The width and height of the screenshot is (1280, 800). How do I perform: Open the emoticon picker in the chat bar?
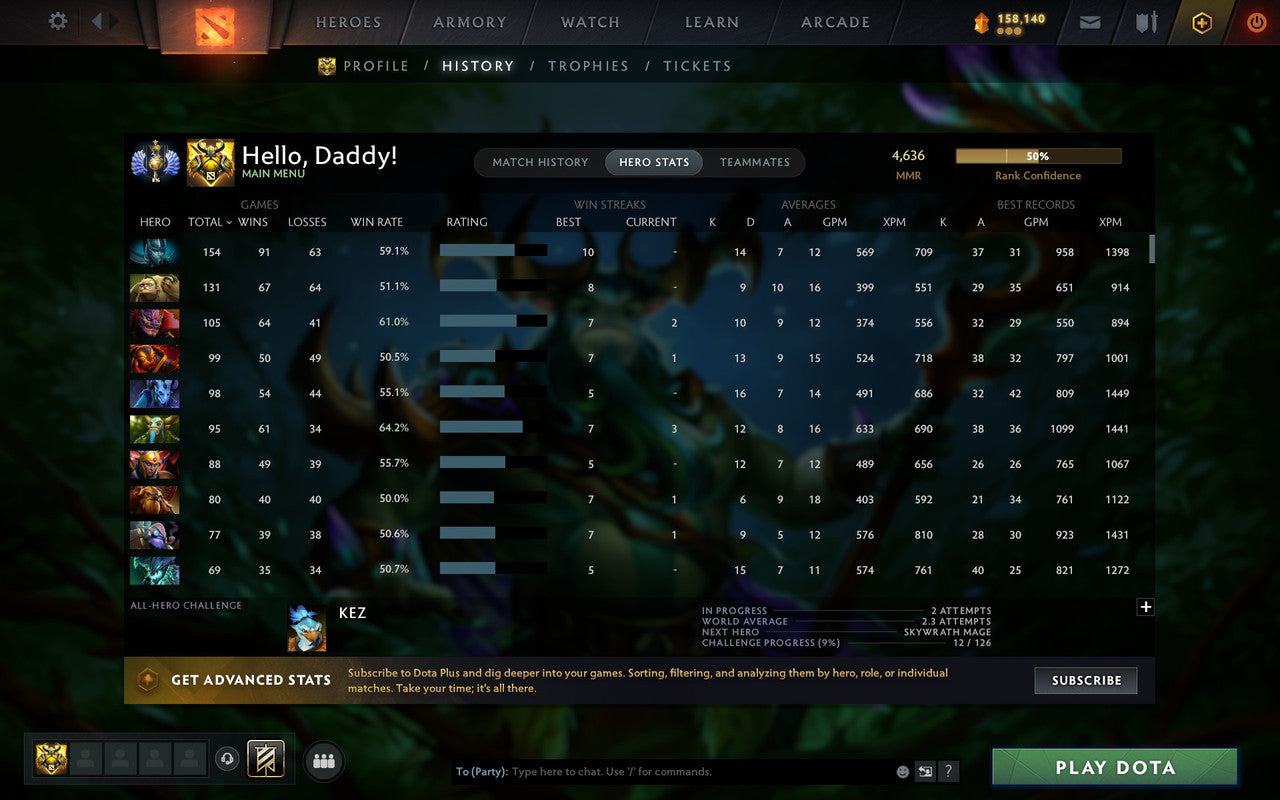pyautogui.click(x=902, y=771)
